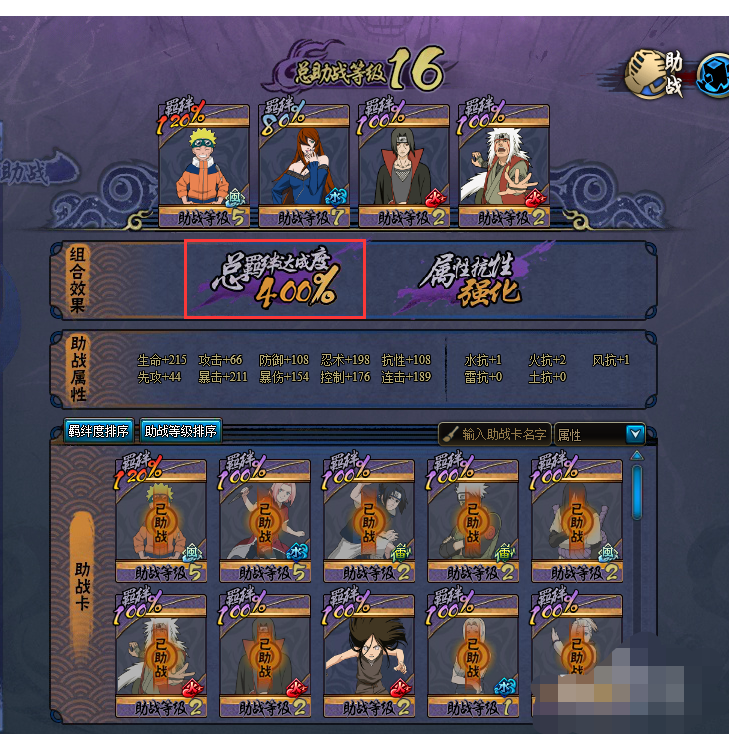Choose the Naruto card in the 助战卡 list
The height and width of the screenshot is (734, 729).
161,520
